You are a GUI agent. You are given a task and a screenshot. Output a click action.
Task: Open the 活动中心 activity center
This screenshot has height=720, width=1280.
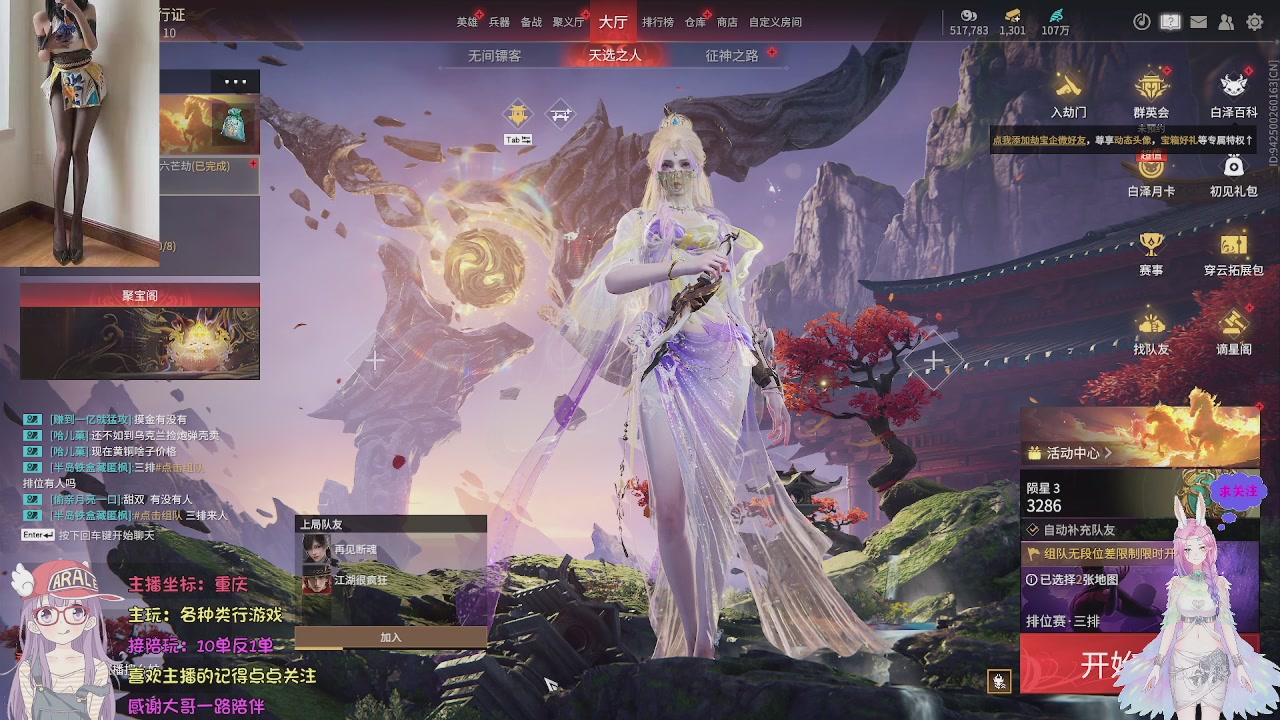pos(1072,453)
